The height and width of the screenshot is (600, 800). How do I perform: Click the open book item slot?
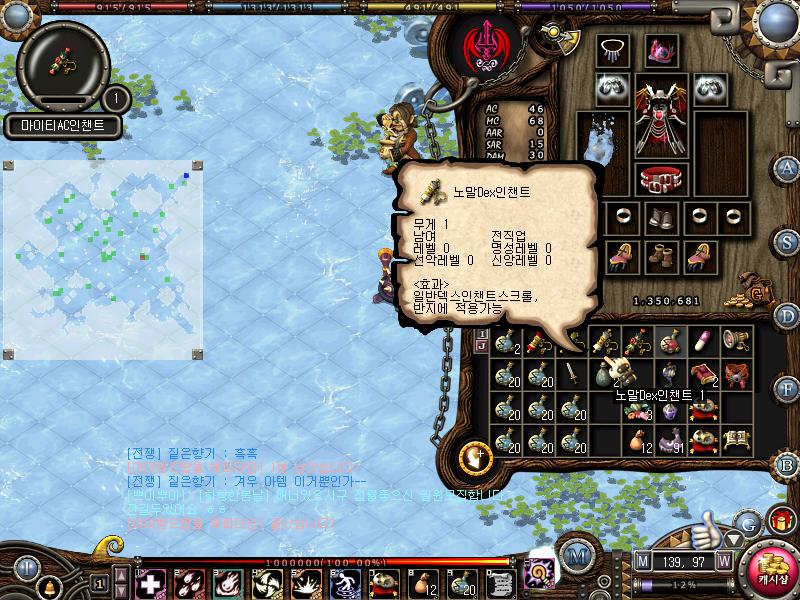[737, 438]
